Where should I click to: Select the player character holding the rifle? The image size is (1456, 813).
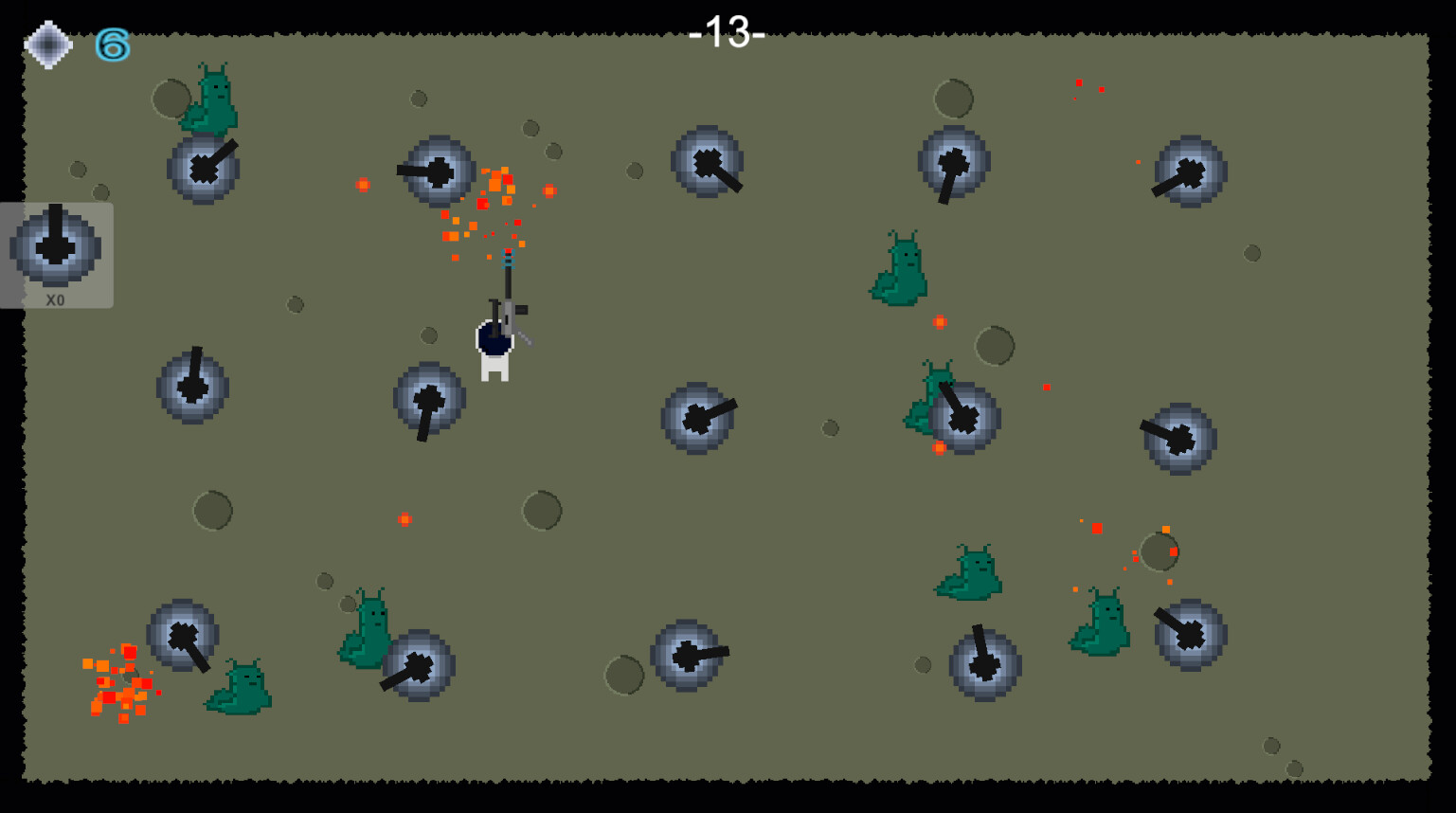coord(494,346)
